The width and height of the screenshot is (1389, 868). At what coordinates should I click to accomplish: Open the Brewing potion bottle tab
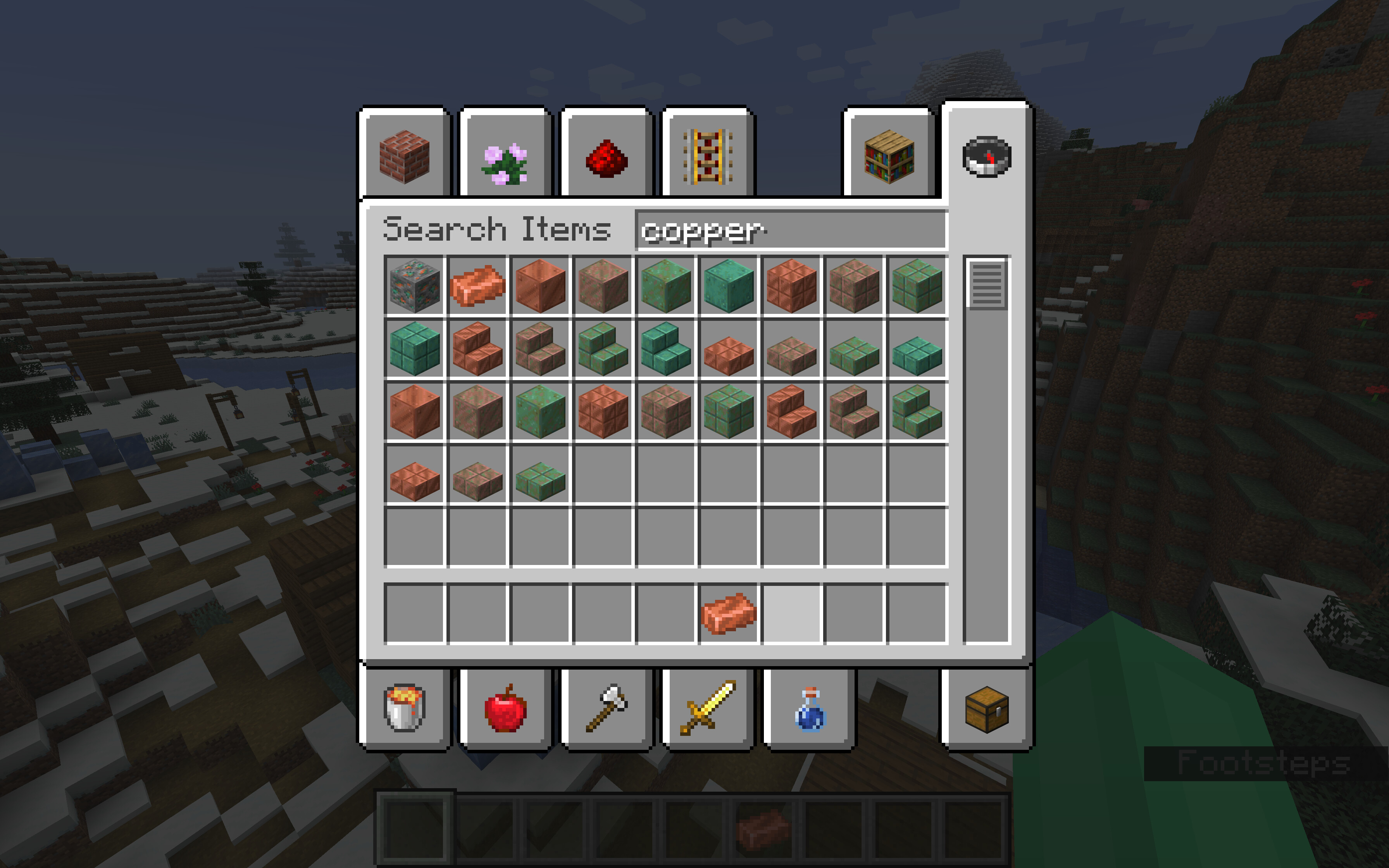[809, 708]
